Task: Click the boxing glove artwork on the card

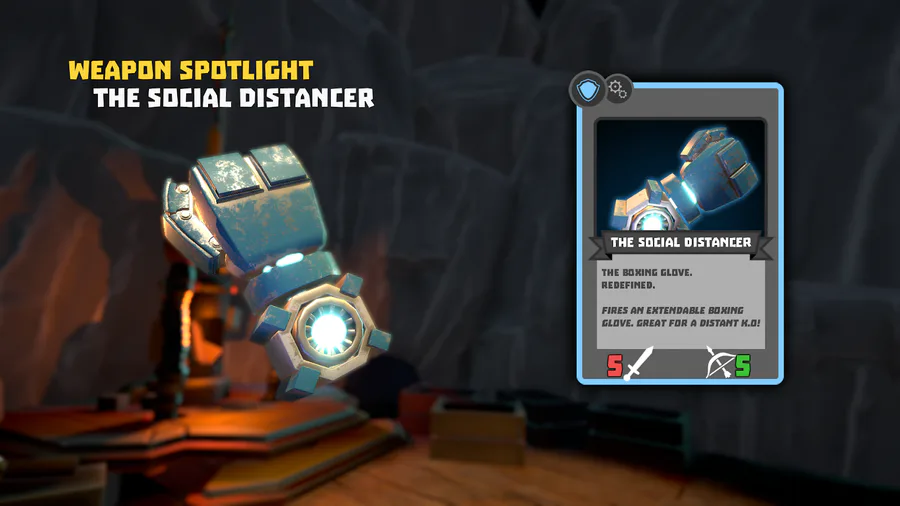Action: 681,176
